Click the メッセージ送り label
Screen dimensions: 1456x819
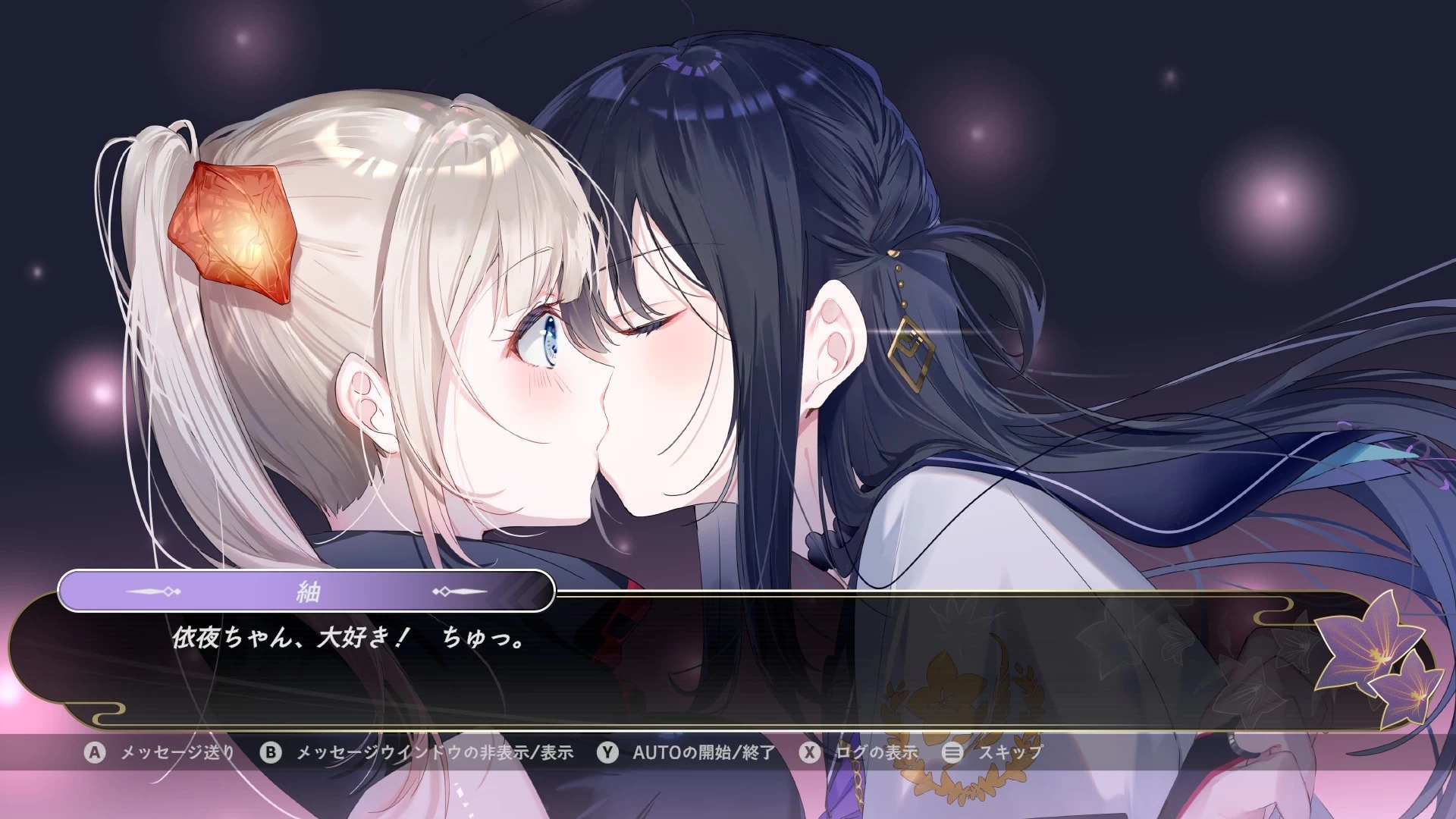coord(178,753)
